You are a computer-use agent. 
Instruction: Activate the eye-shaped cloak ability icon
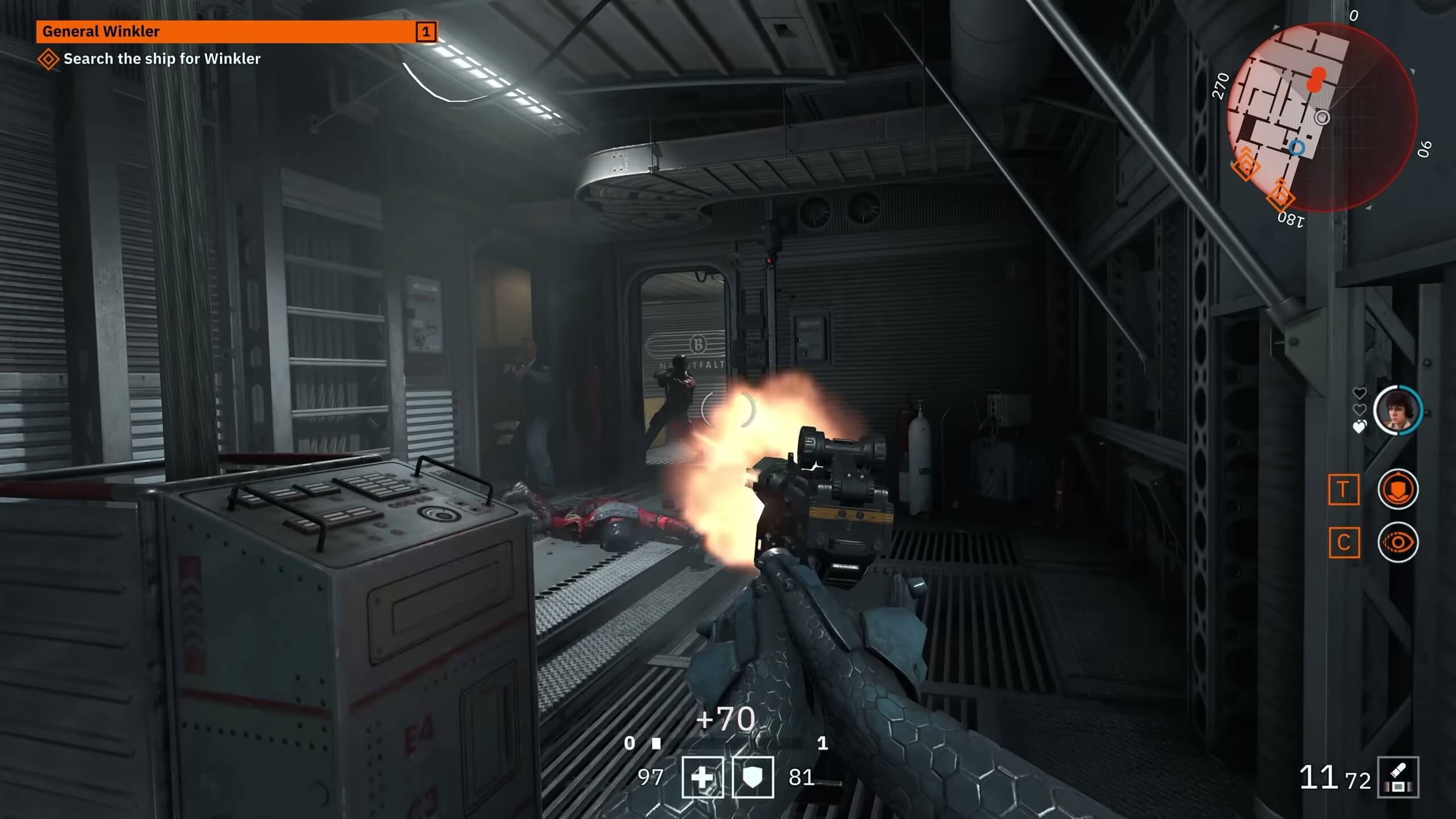[1398, 543]
